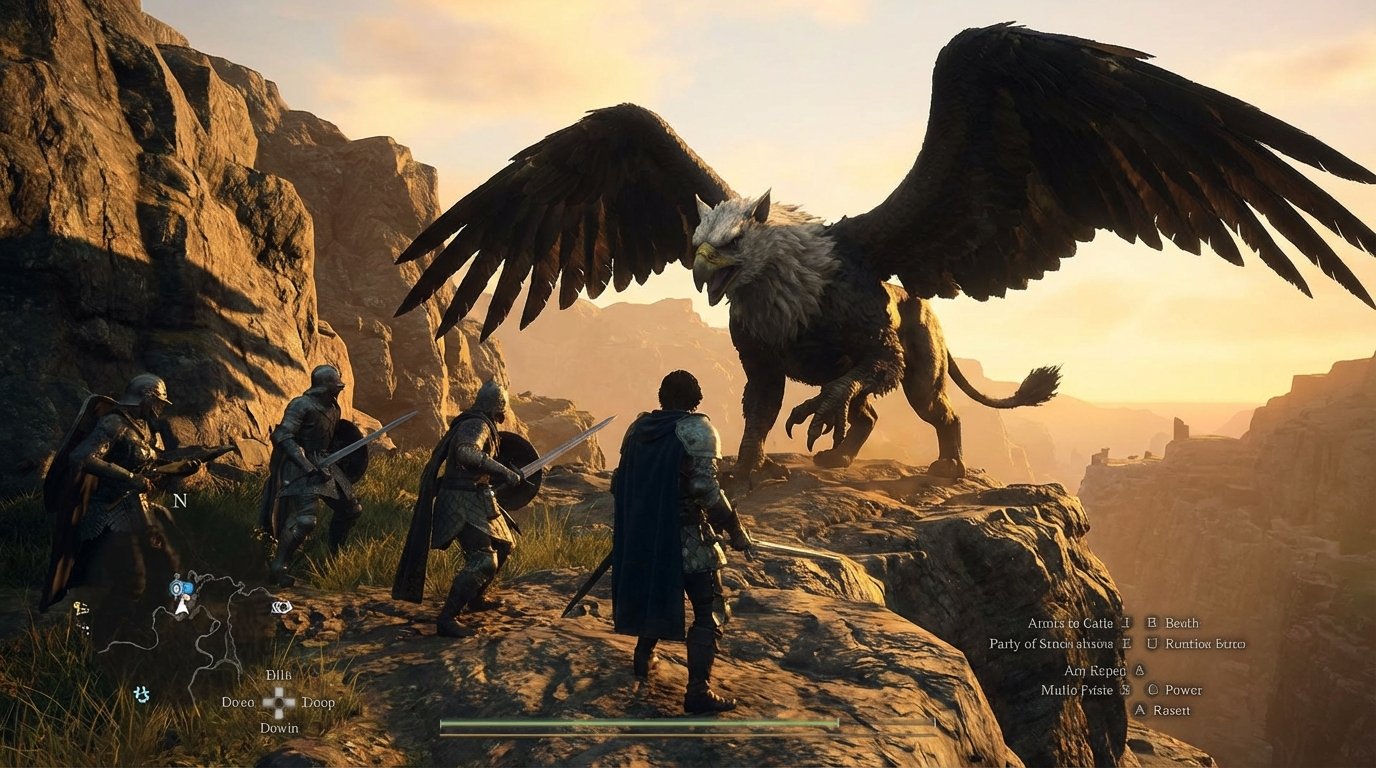Toggle the Dowin d-pad down command
Image resolution: width=1376 pixels, height=768 pixels.
click(x=279, y=727)
